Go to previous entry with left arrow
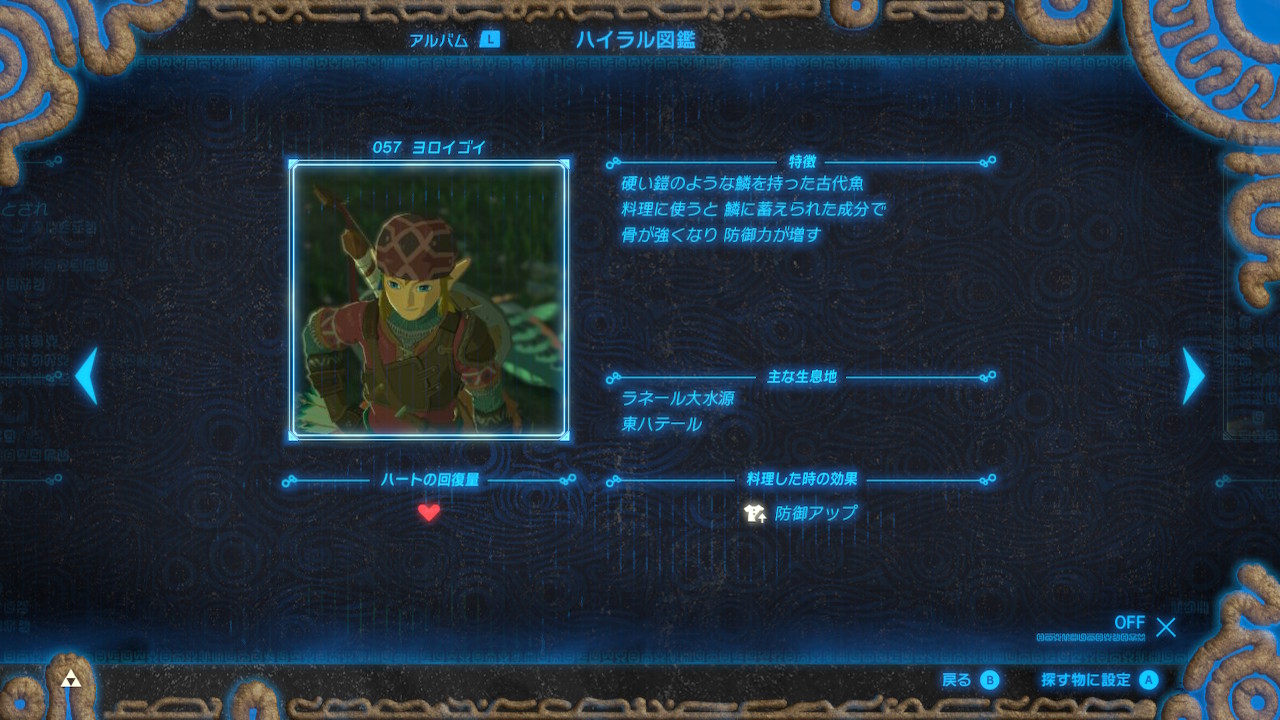 point(86,376)
